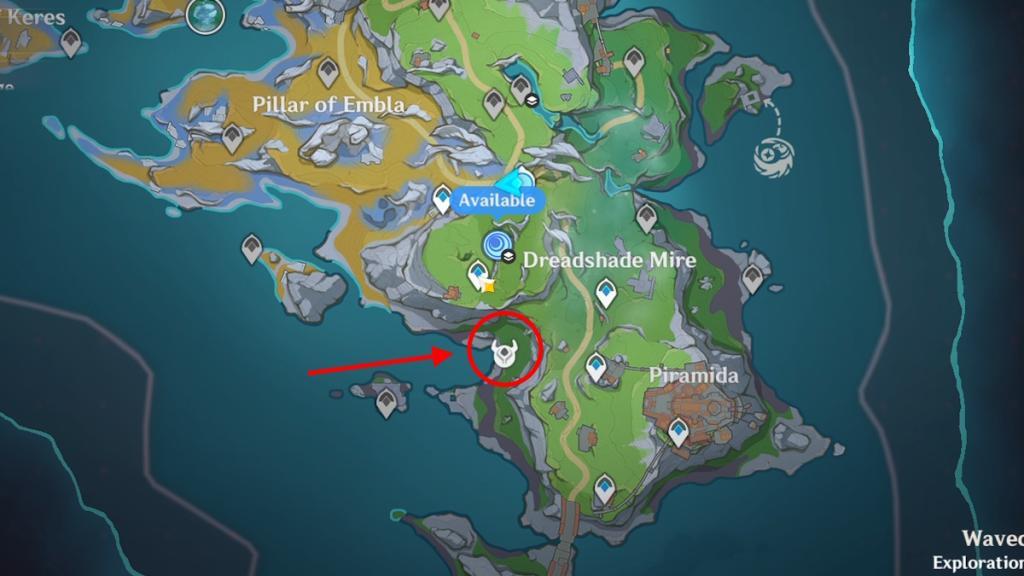Image resolution: width=1024 pixels, height=576 pixels.
Task: Pick the waypoint left of the Available bubble
Action: click(x=443, y=200)
